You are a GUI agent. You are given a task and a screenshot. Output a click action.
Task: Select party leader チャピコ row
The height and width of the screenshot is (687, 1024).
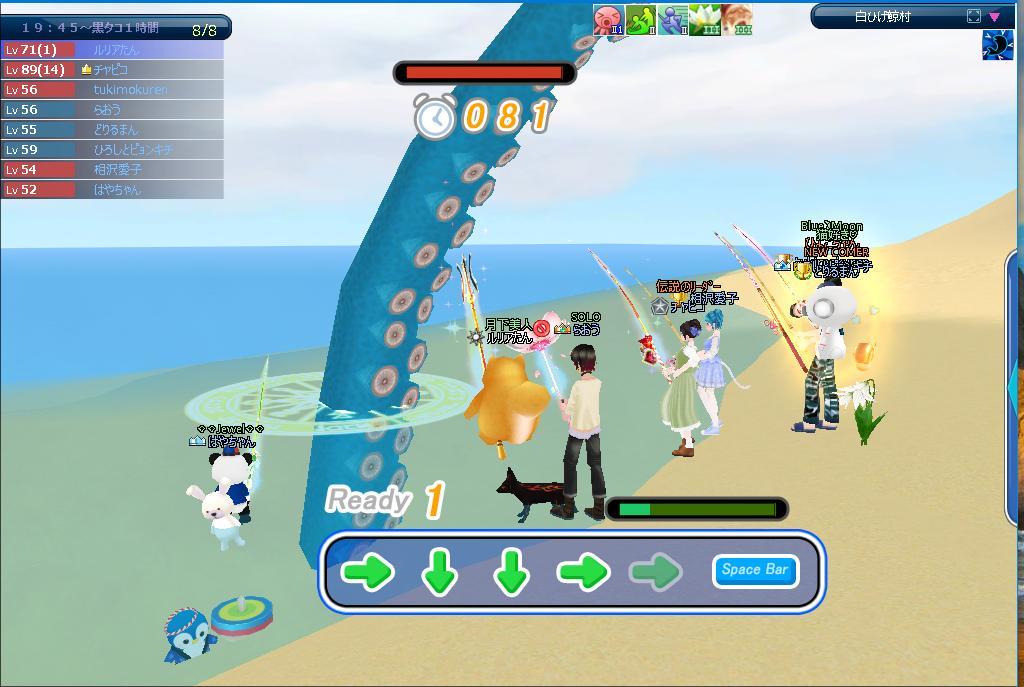click(x=112, y=69)
